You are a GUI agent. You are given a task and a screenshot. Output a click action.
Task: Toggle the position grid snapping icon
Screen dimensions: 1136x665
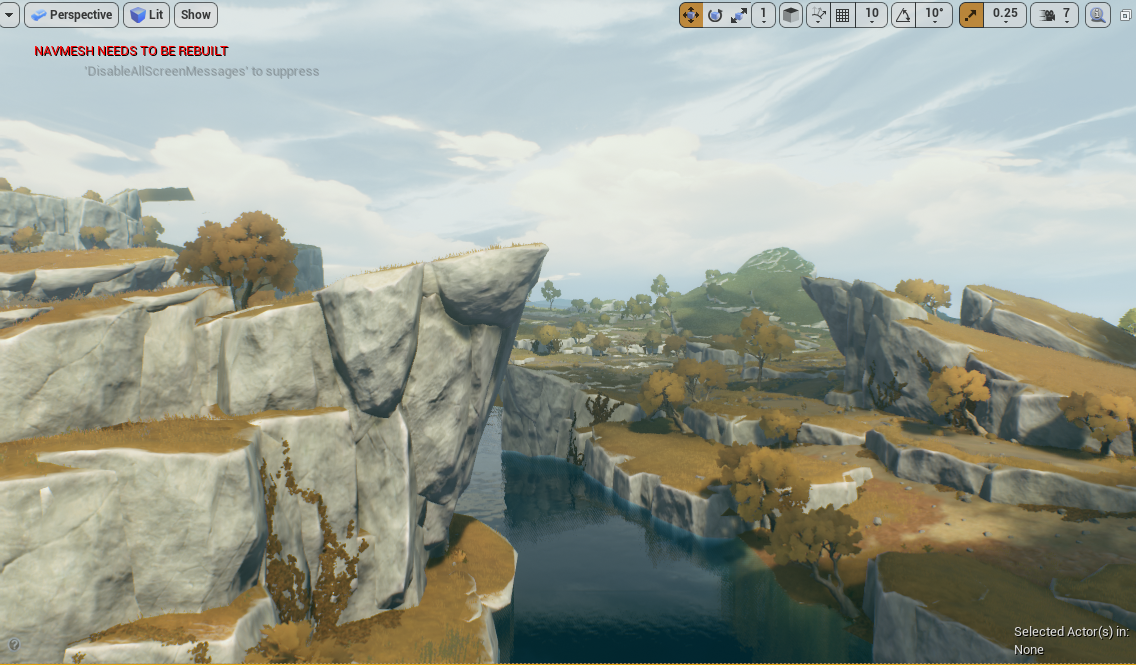[x=843, y=15]
